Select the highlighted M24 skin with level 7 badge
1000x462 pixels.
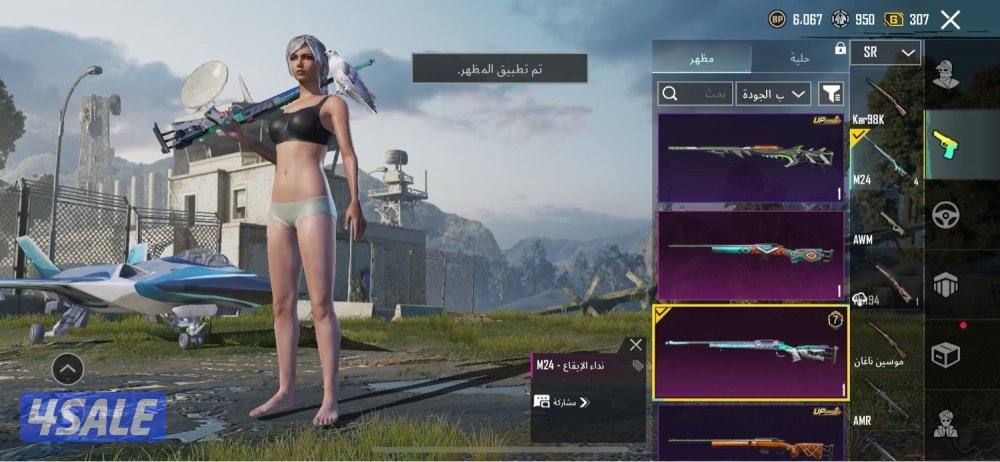click(751, 352)
